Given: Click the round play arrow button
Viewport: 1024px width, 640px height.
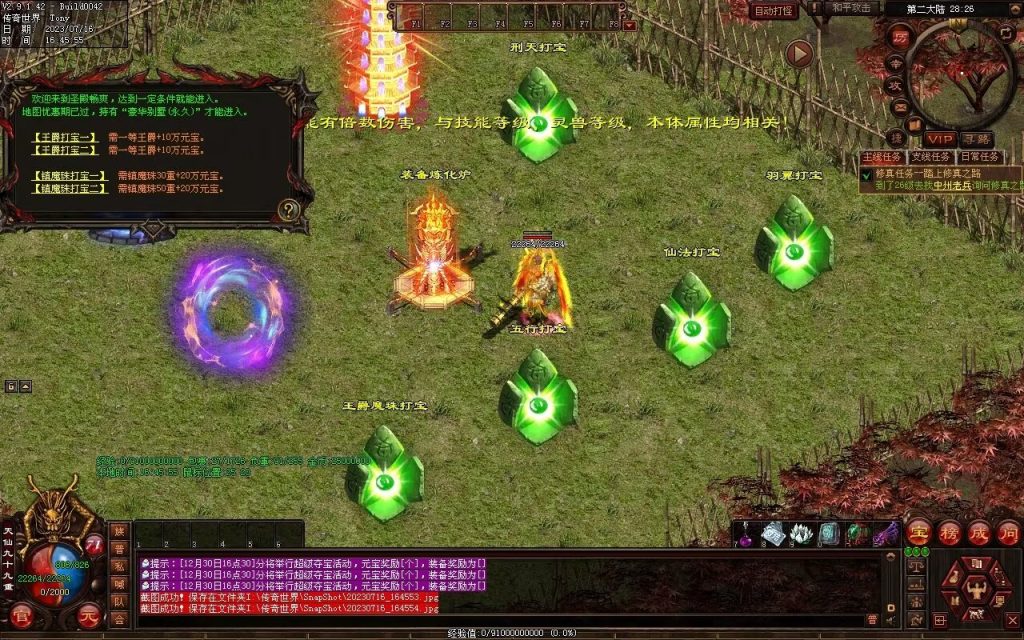Looking at the screenshot, I should click(x=798, y=53).
